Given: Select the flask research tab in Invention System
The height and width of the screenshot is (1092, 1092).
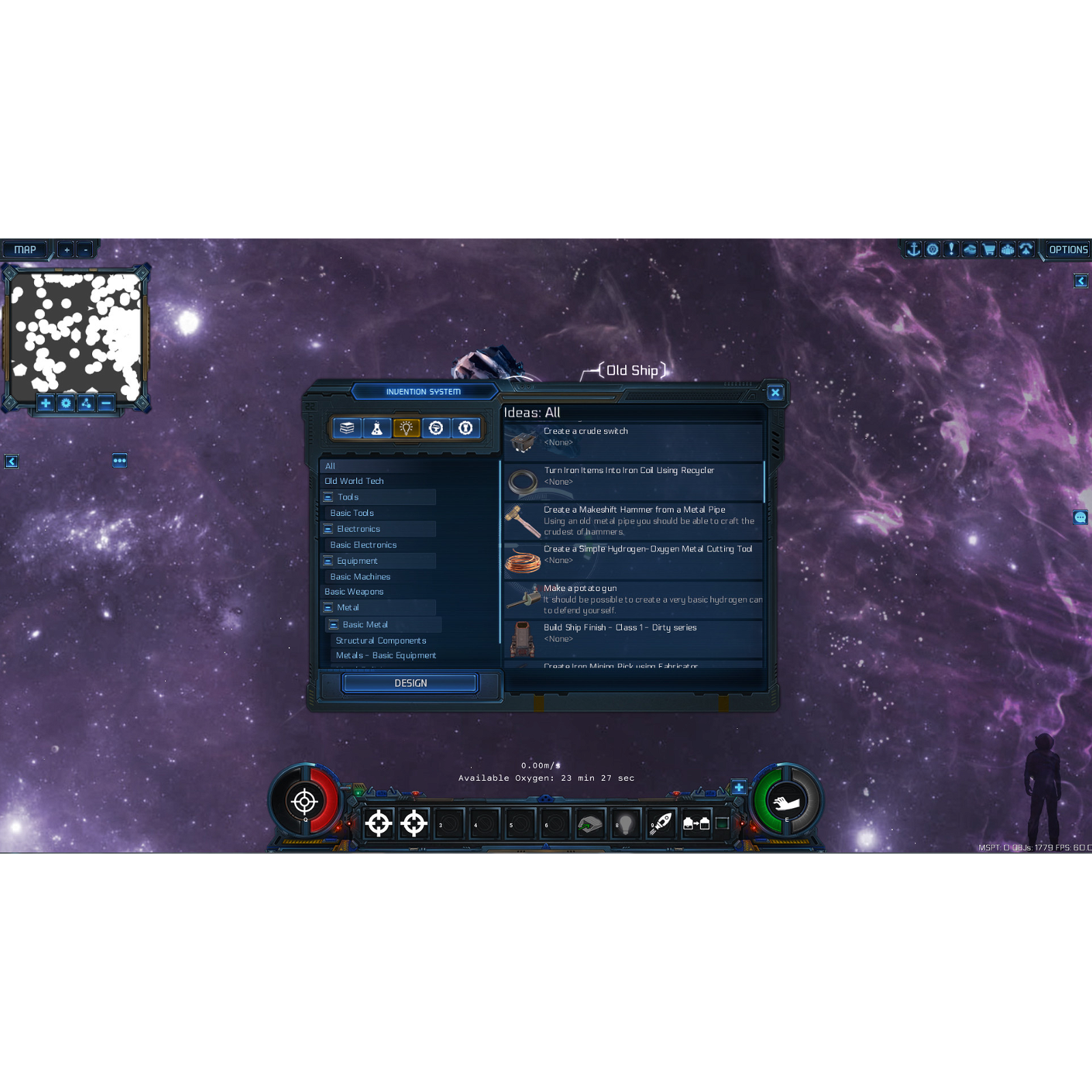Looking at the screenshot, I should (377, 428).
